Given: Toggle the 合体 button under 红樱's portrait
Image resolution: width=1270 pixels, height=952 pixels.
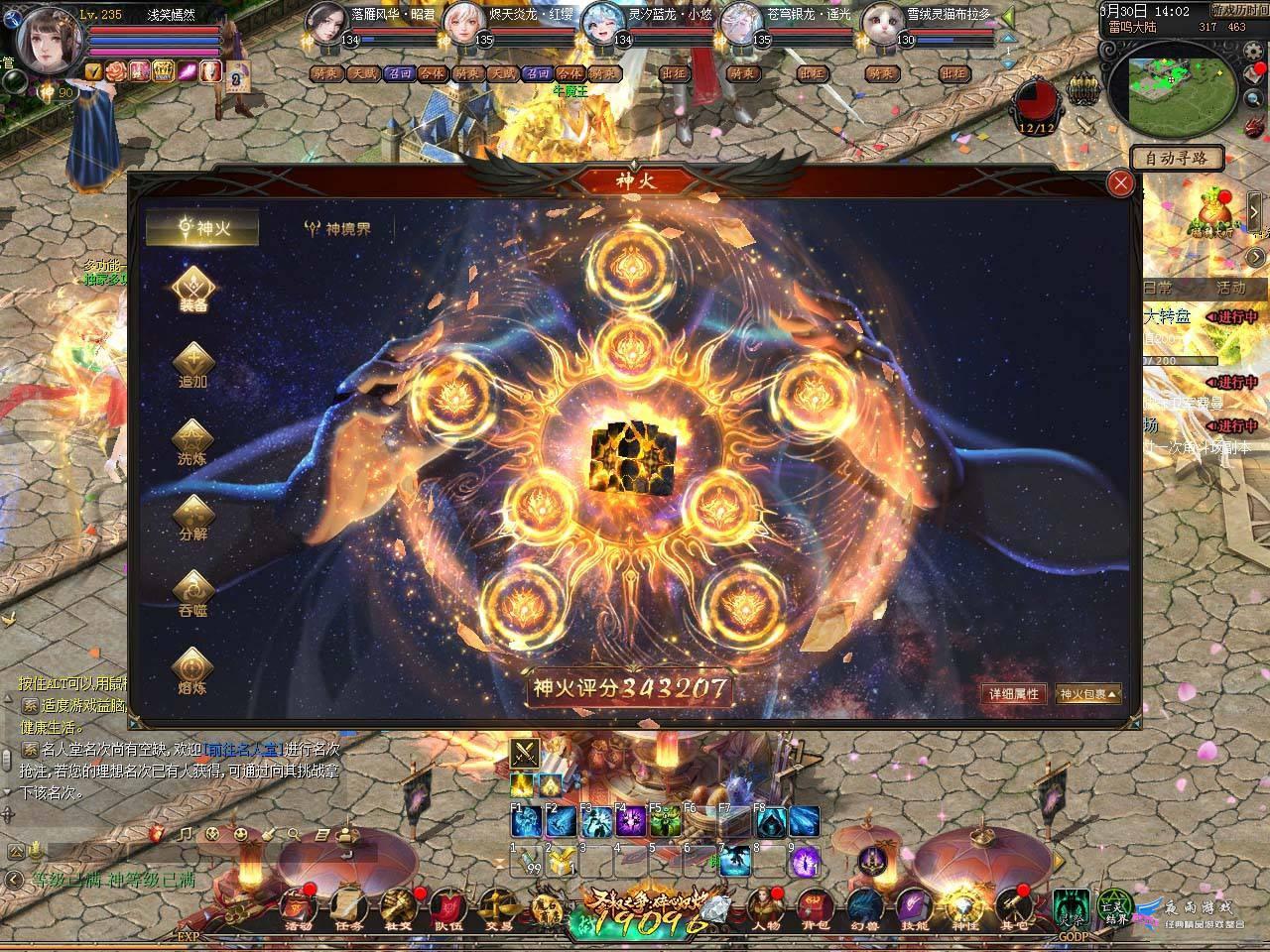Looking at the screenshot, I should pyautogui.click(x=569, y=72).
